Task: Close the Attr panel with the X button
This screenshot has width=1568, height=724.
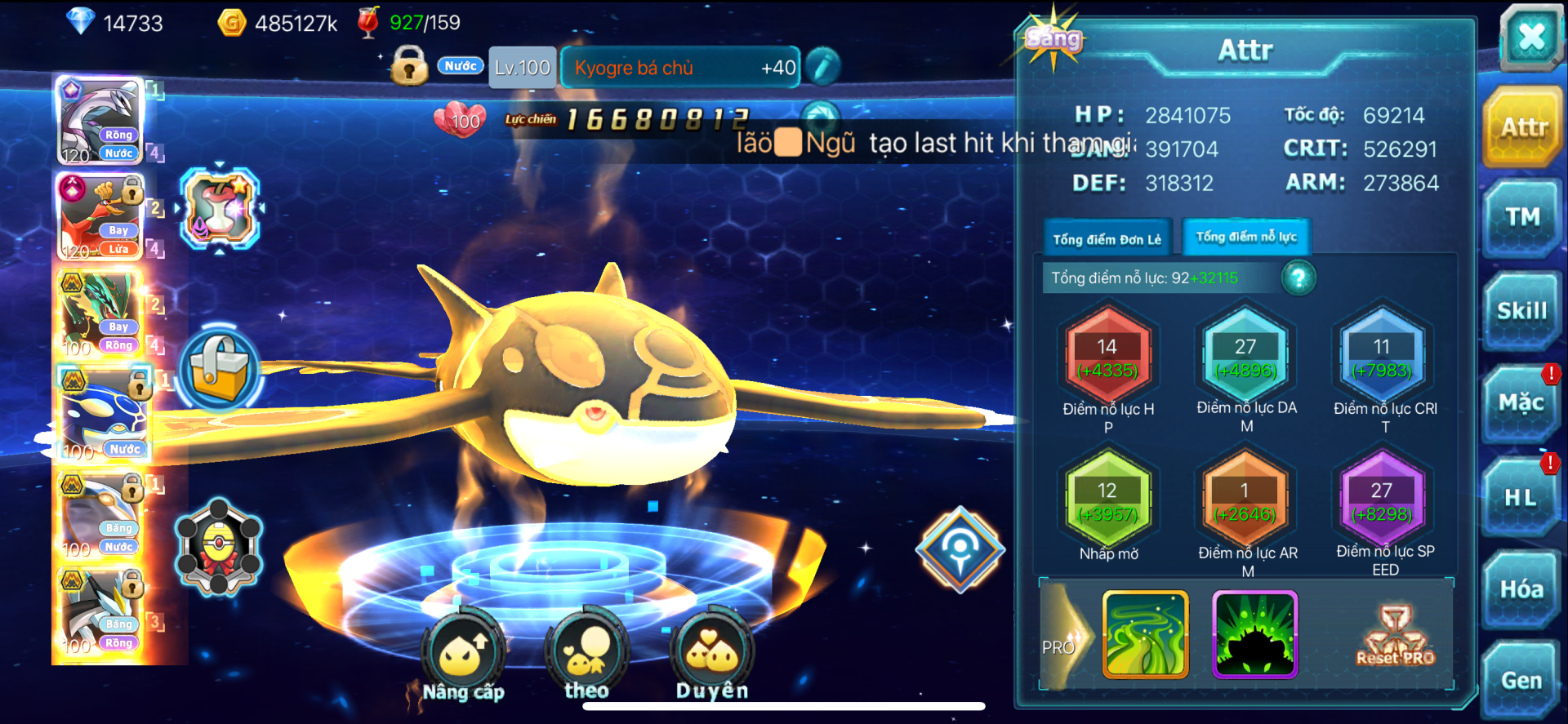Action: point(1530,38)
